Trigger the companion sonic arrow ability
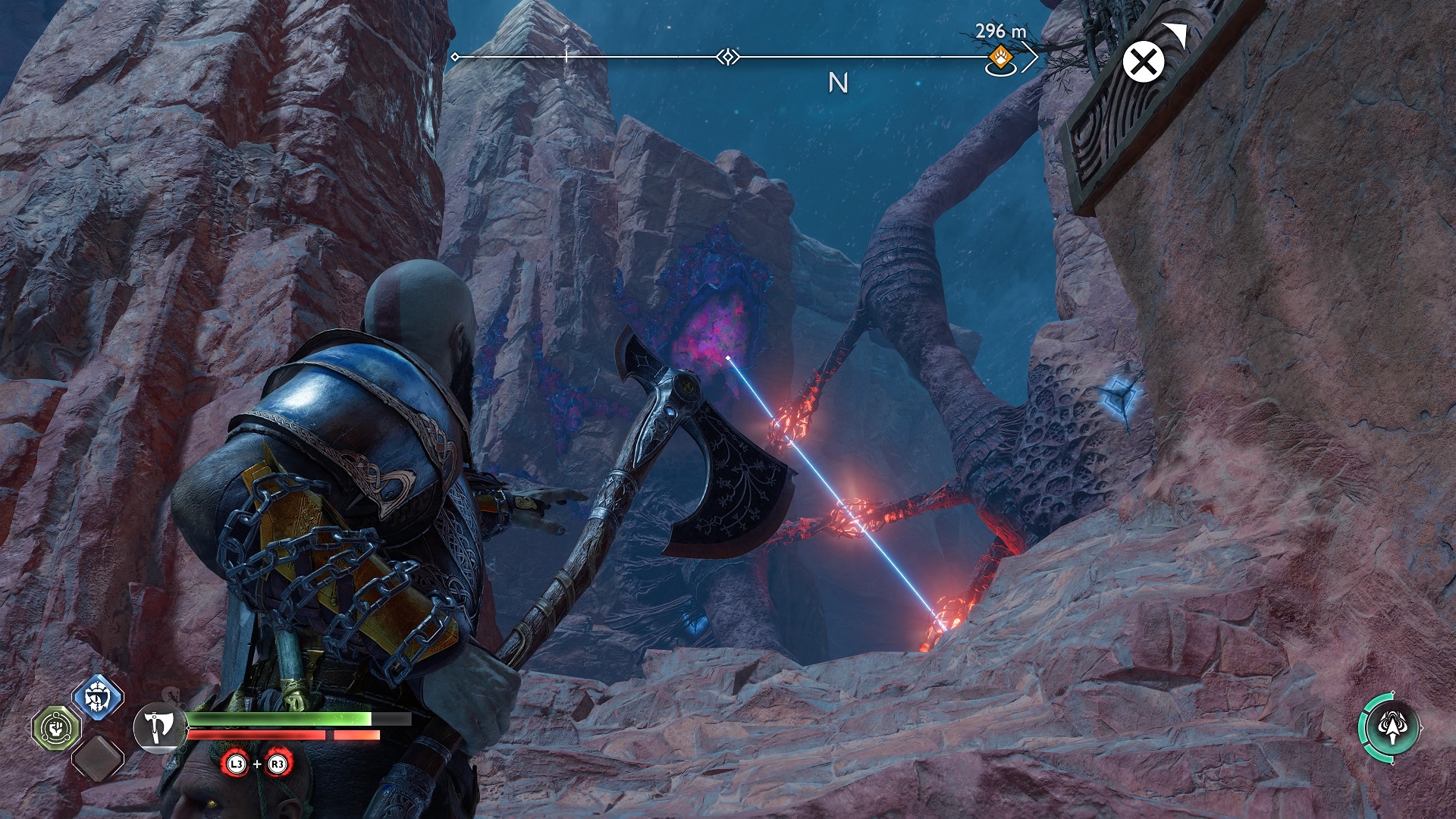Image resolution: width=1456 pixels, height=819 pixels. 1389,726
